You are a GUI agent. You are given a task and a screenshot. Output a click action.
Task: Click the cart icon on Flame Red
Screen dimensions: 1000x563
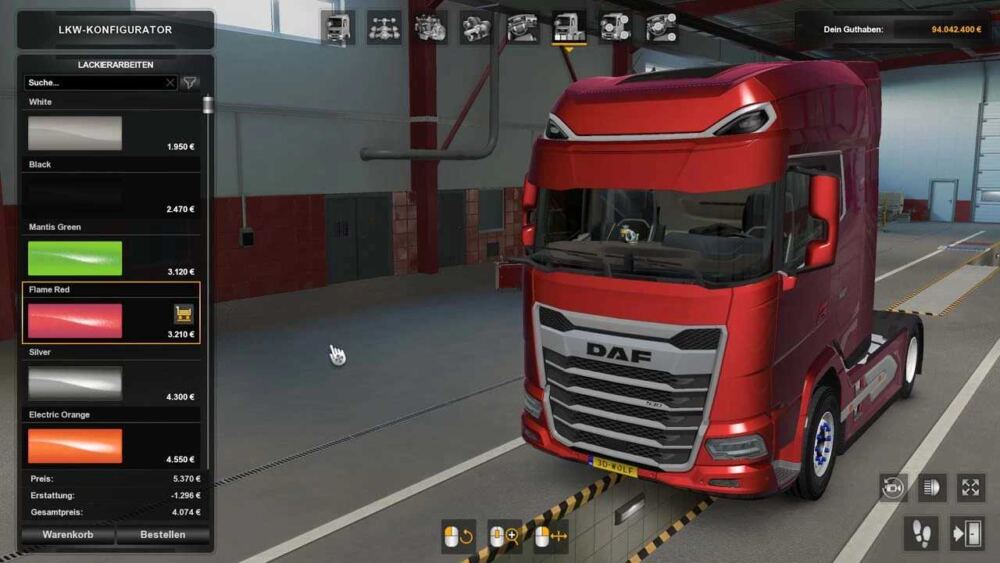pos(183,313)
